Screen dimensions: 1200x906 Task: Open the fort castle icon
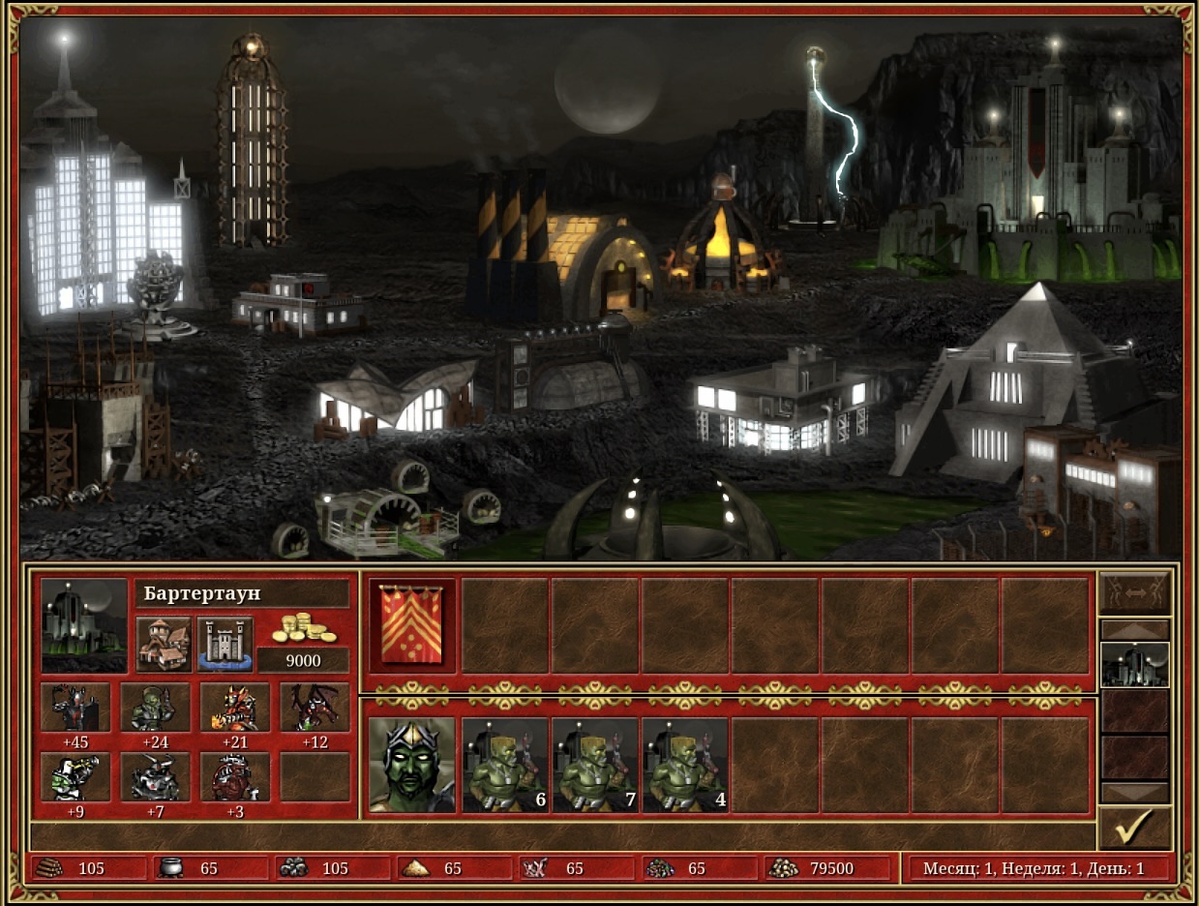tap(225, 643)
